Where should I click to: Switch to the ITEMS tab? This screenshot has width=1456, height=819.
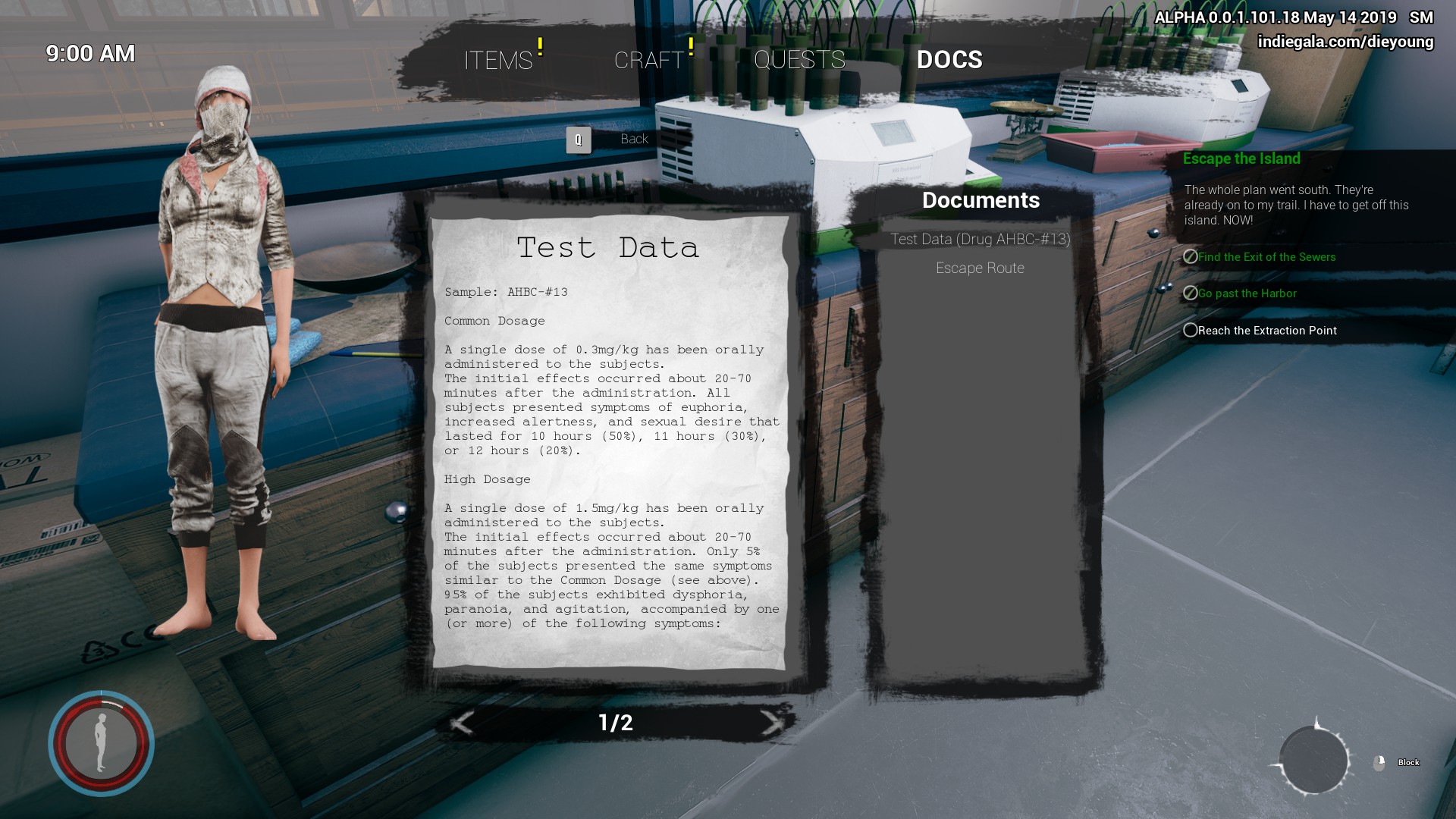point(498,60)
